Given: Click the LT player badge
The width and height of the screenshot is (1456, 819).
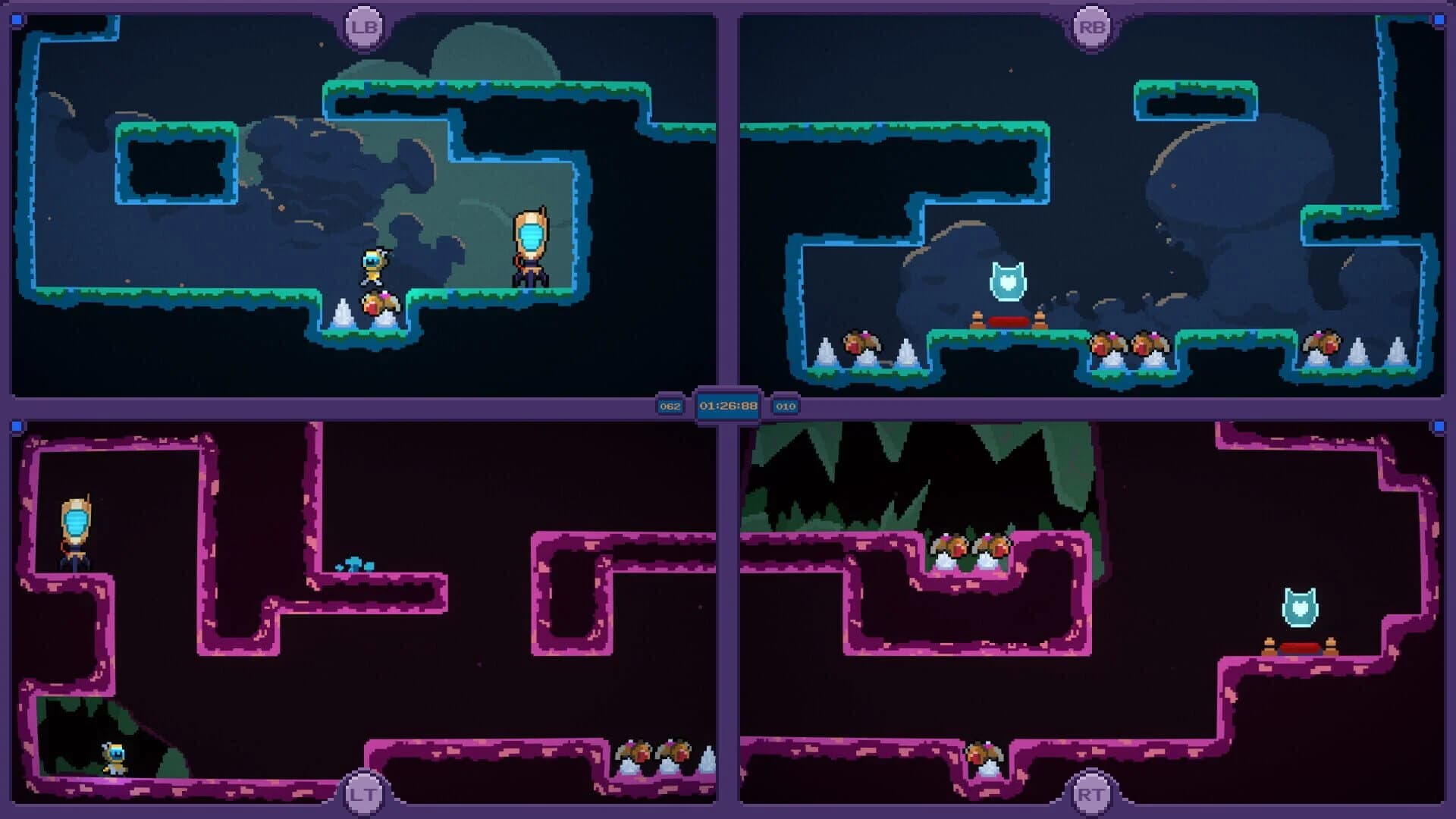Looking at the screenshot, I should 363,793.
